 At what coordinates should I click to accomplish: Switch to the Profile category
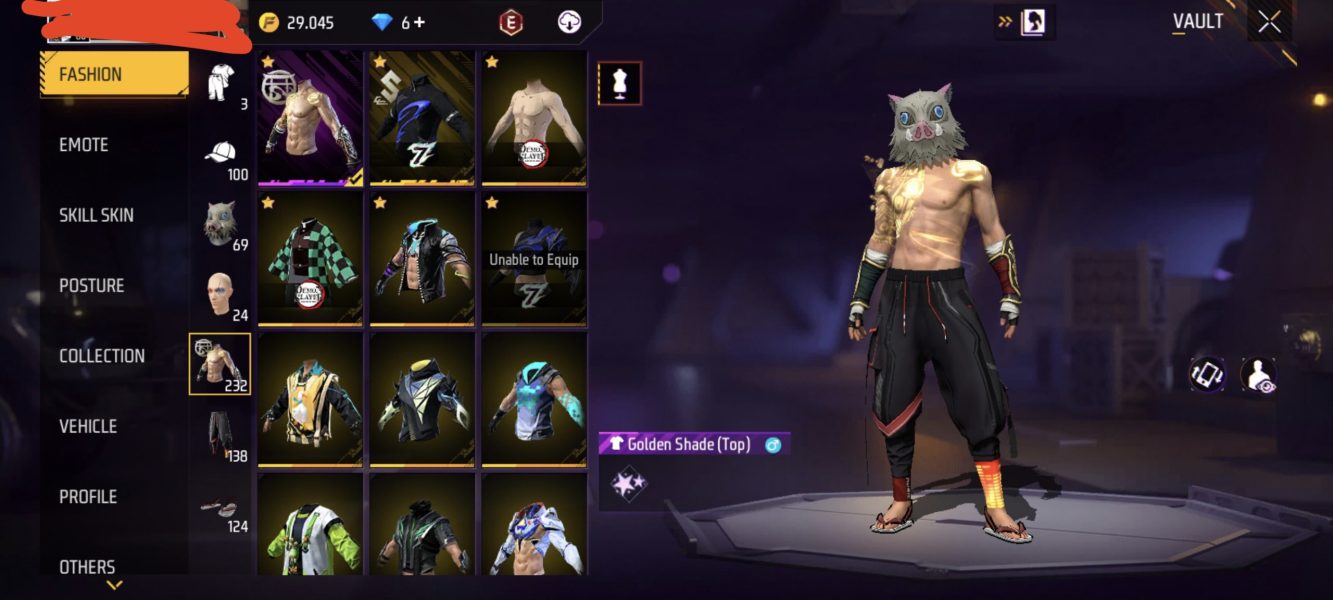coord(88,497)
